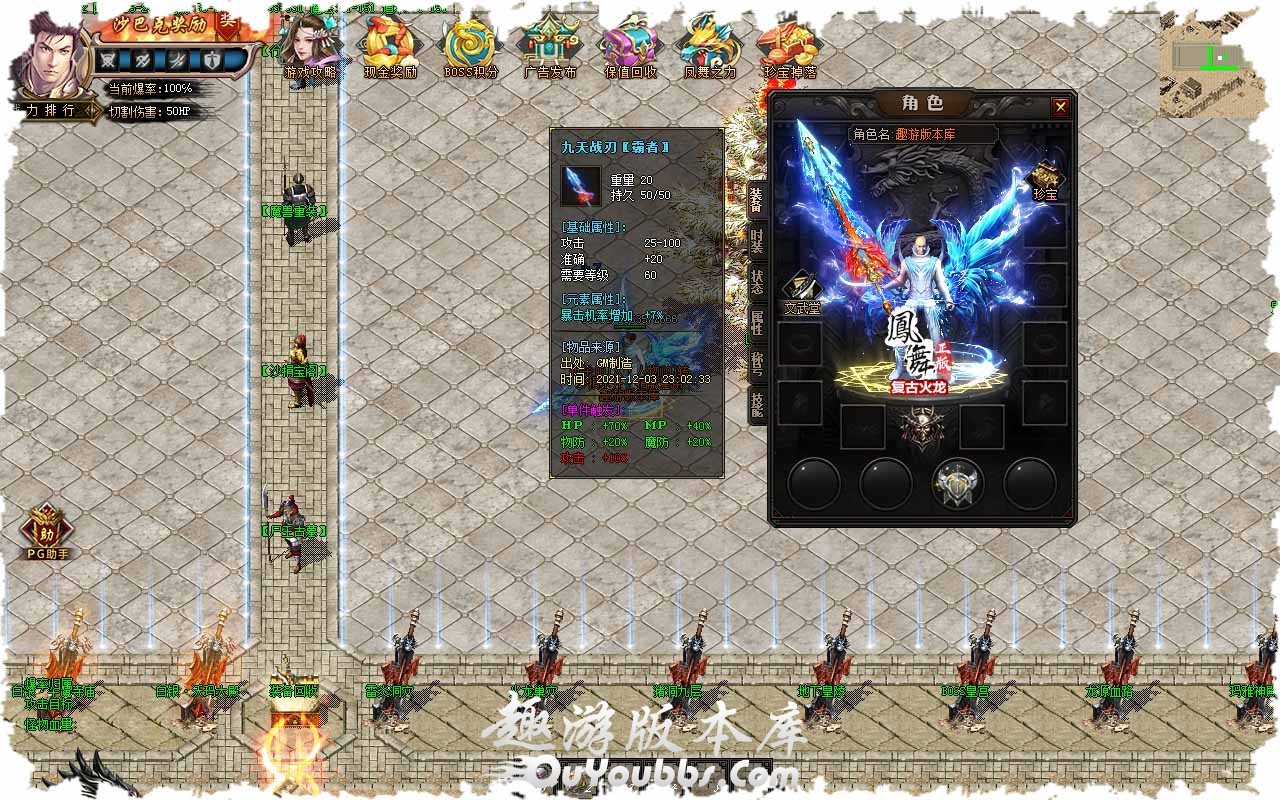Click the 文武堂 icon in character panel

(x=801, y=293)
